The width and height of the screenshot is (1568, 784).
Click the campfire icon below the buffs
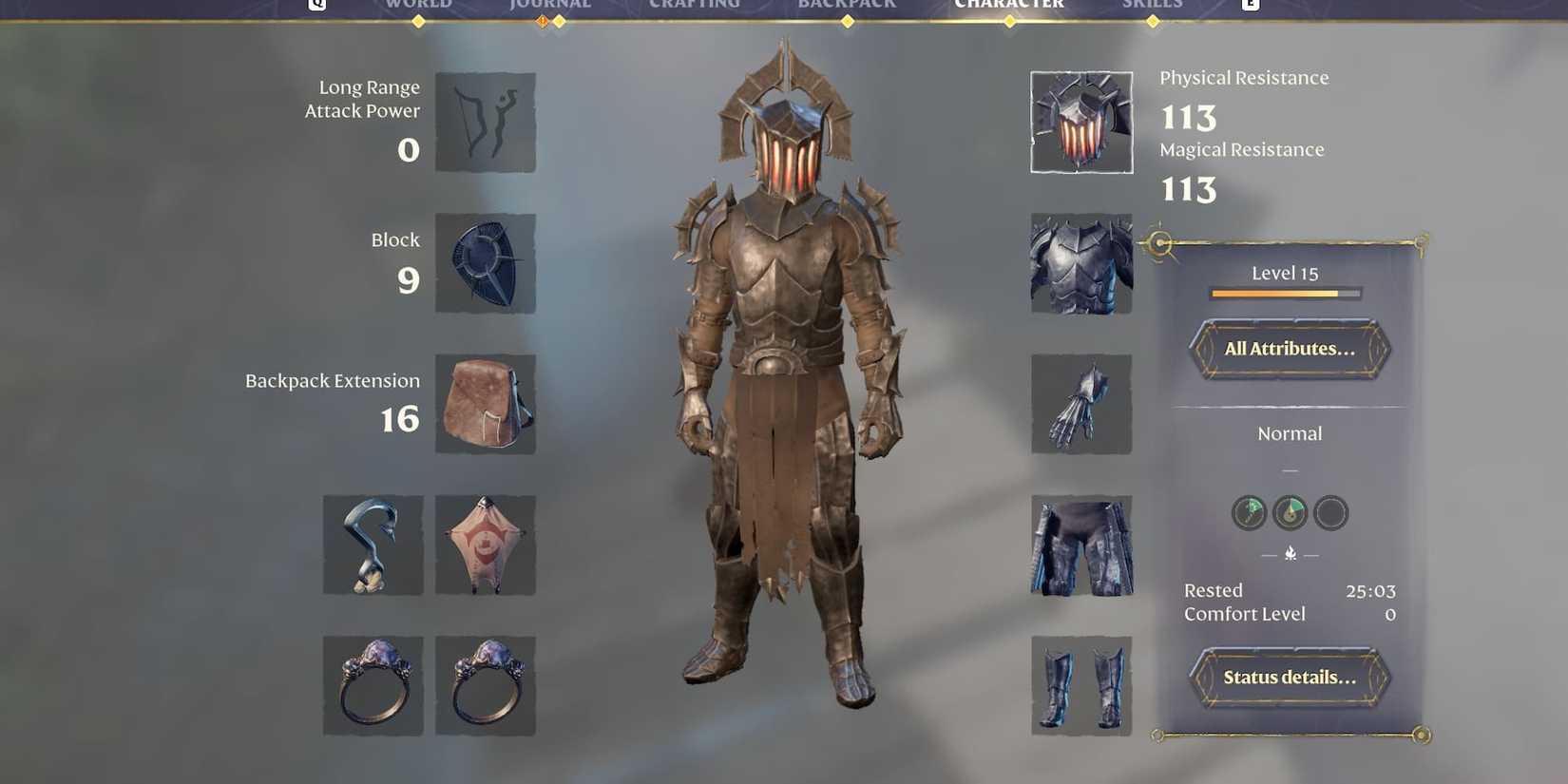(x=1289, y=551)
